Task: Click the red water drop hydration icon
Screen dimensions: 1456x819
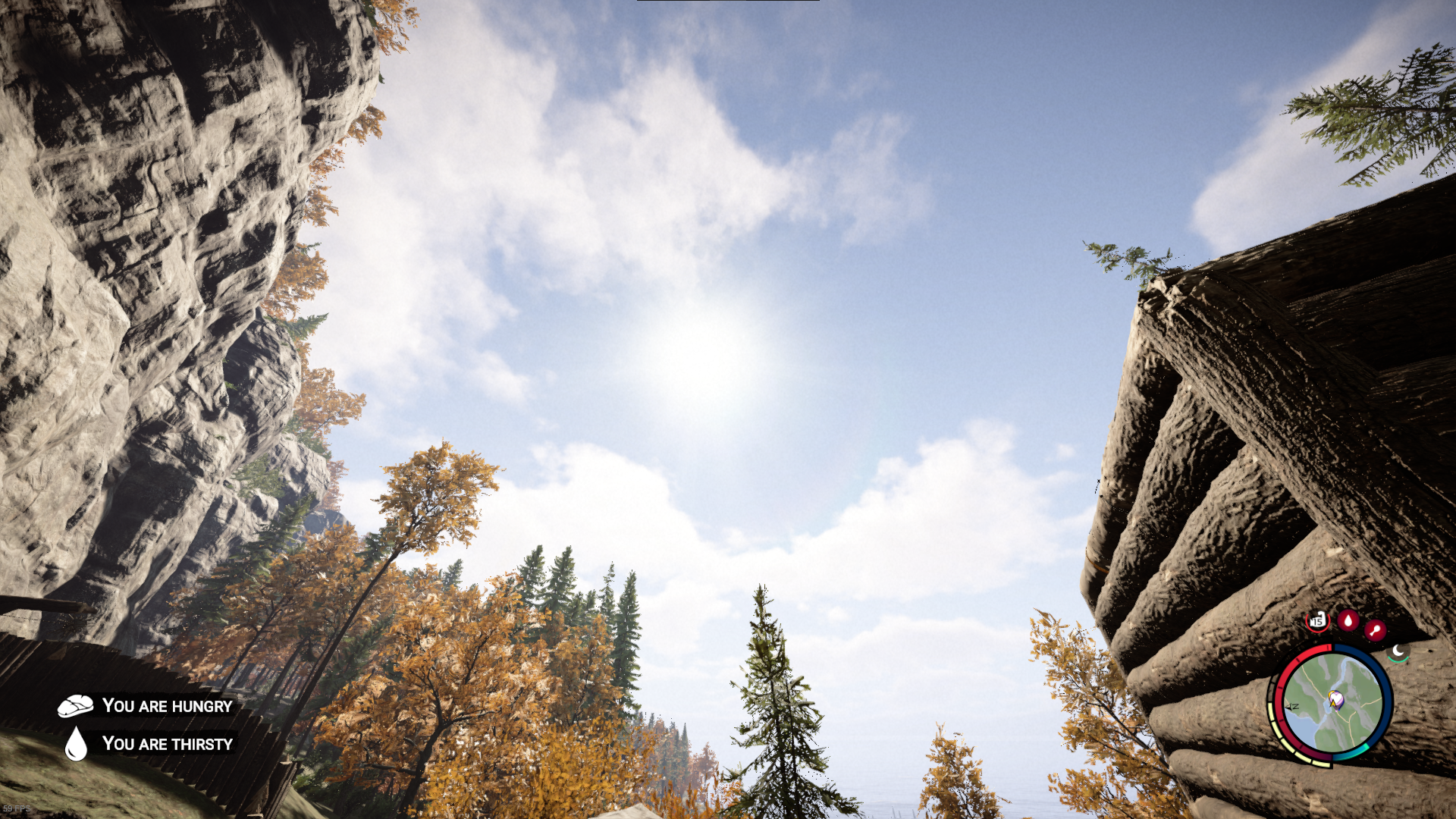Action: [1349, 621]
